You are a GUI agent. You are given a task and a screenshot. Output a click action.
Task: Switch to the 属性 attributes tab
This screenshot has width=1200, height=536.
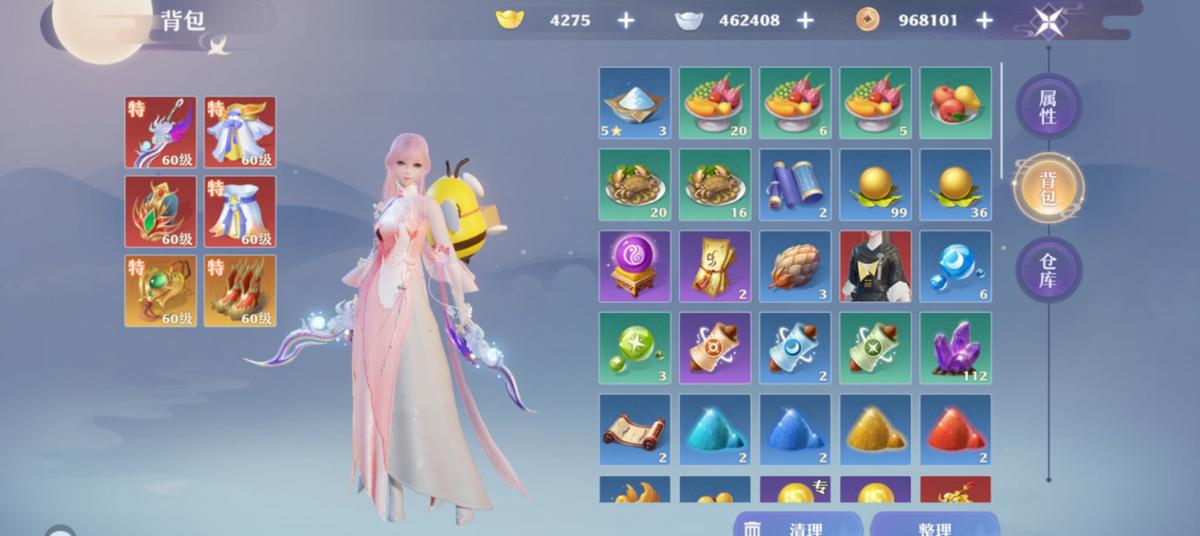[1048, 106]
